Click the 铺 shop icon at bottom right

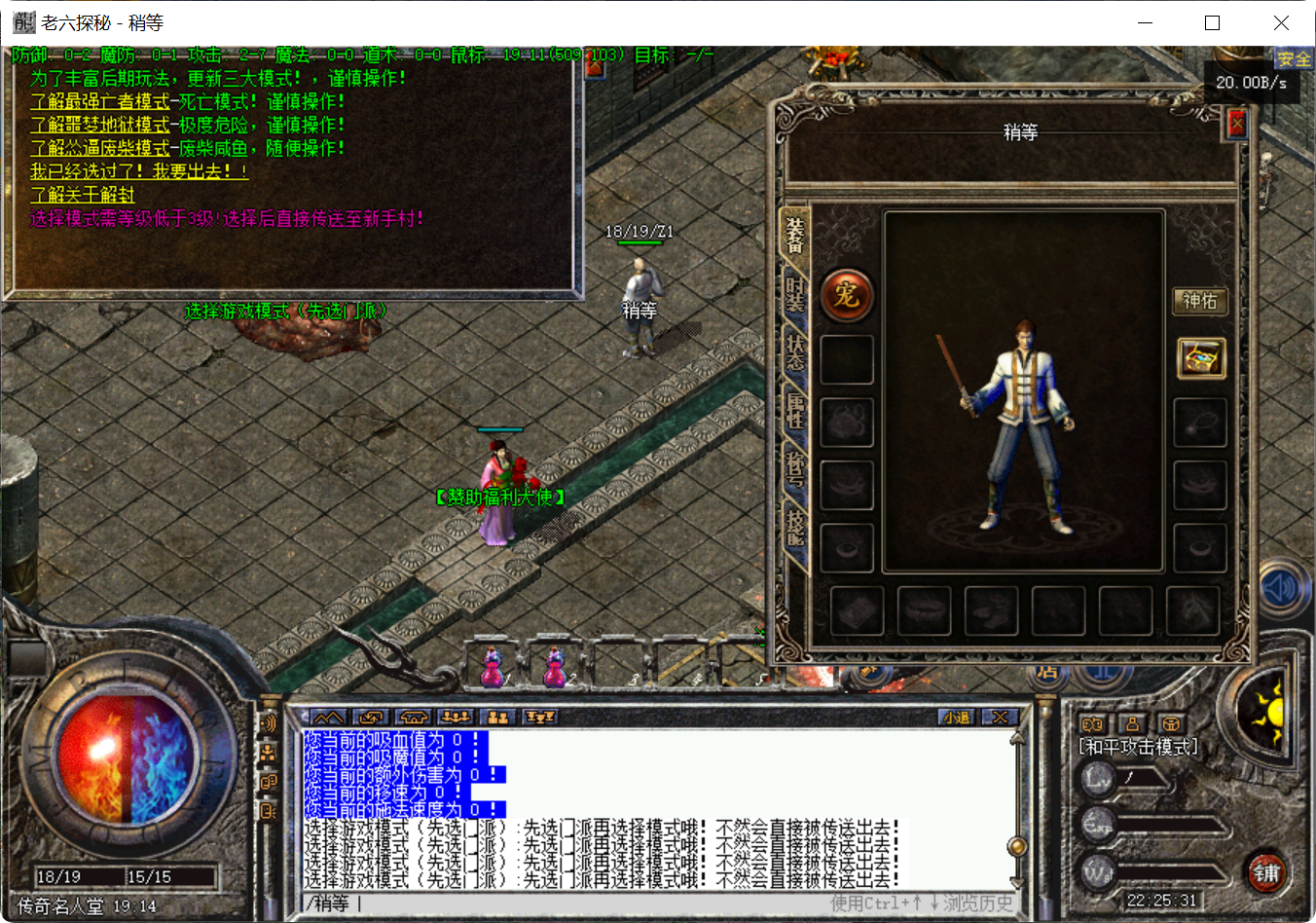coord(1268,875)
